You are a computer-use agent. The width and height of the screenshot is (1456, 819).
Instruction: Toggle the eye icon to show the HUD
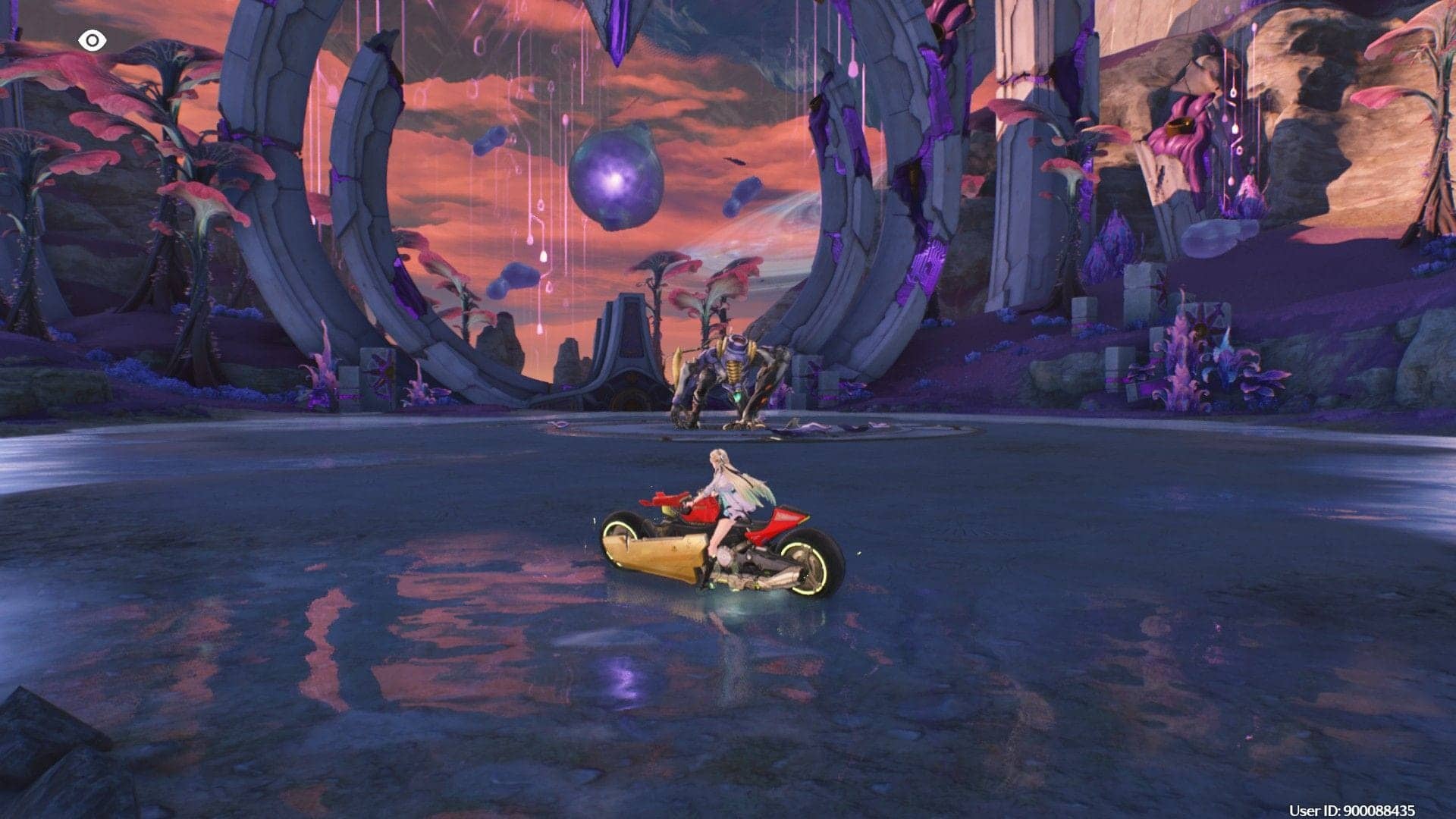[x=92, y=40]
